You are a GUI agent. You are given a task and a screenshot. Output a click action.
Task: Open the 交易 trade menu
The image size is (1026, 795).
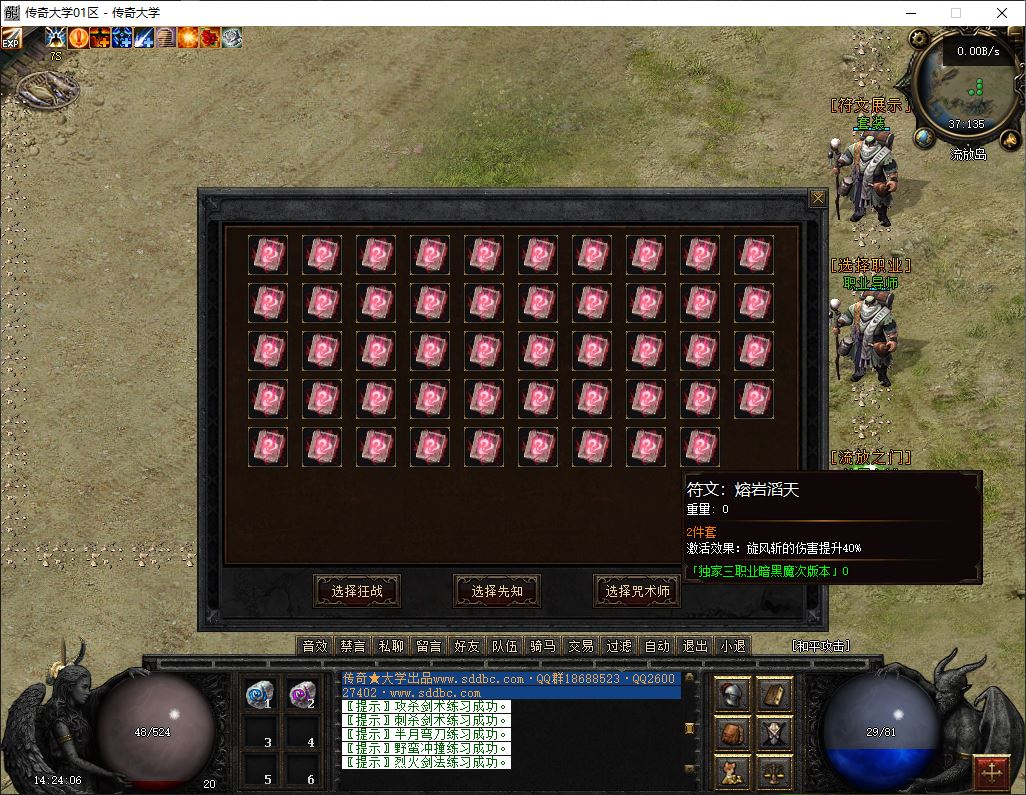(x=581, y=646)
